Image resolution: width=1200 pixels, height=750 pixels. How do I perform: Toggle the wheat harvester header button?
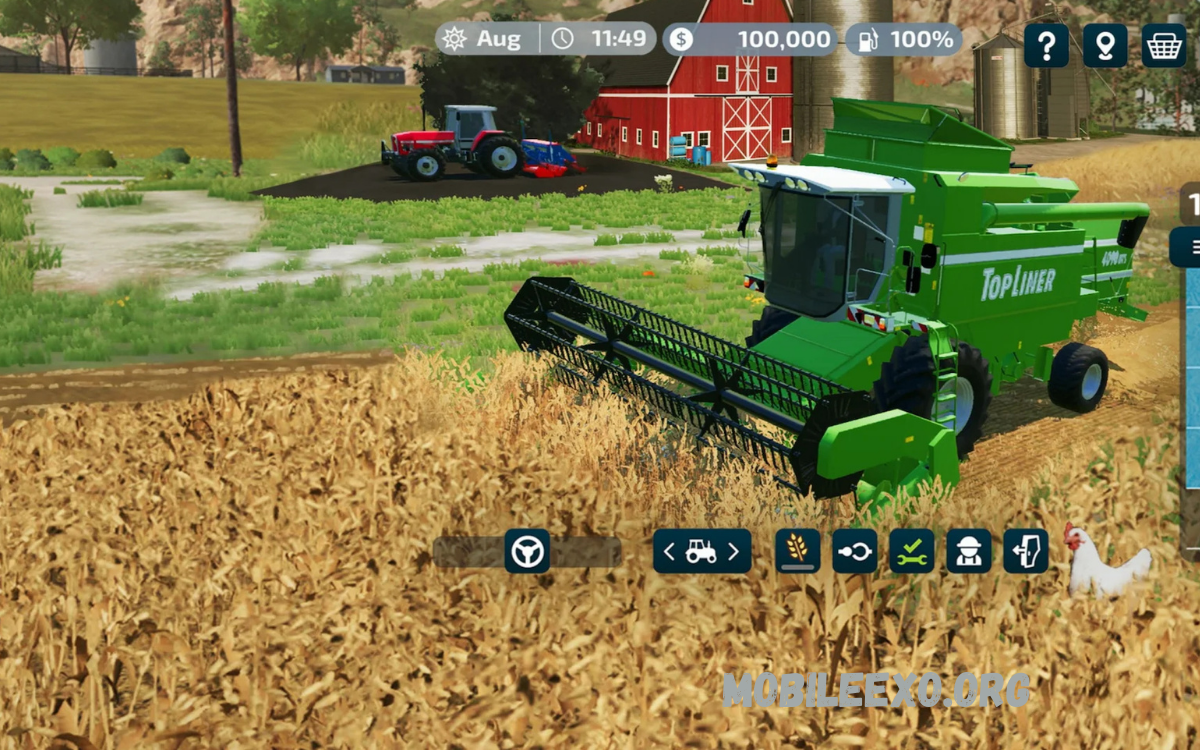coord(797,551)
